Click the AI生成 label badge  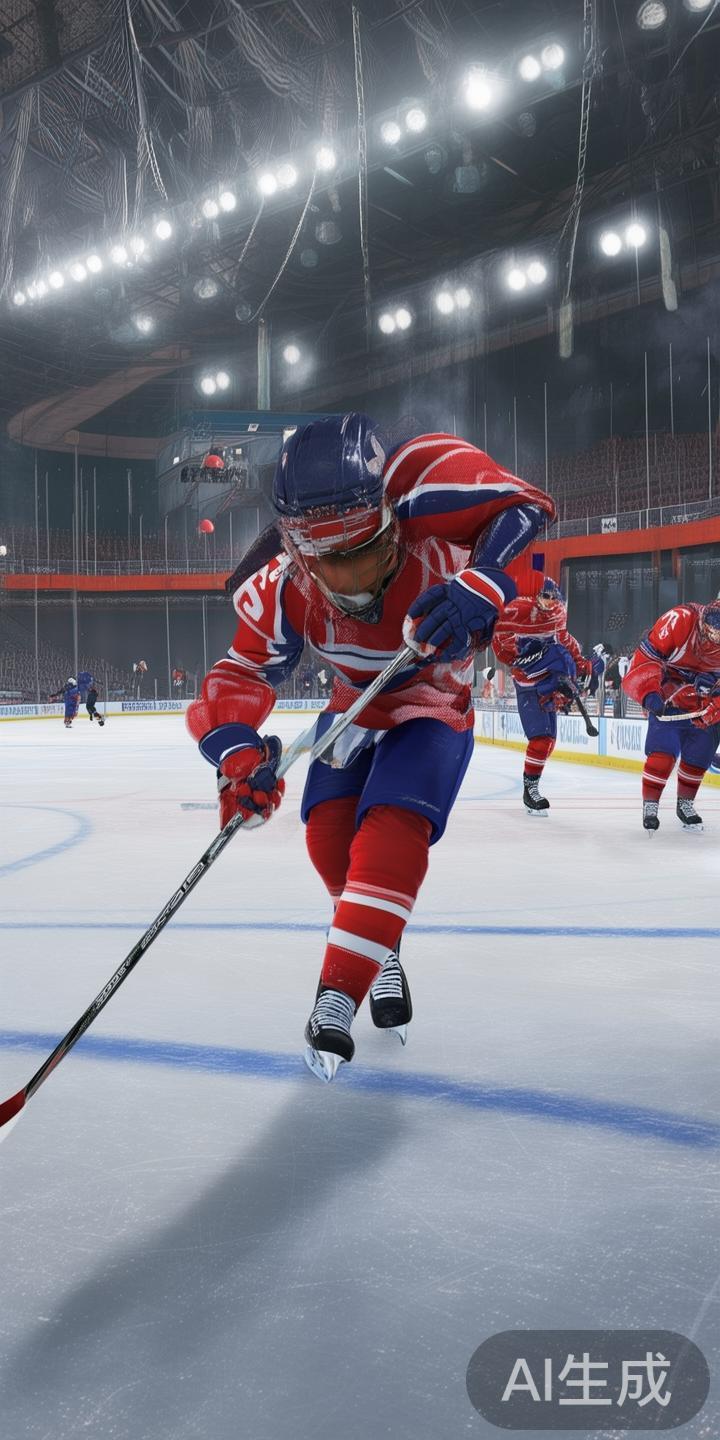pyautogui.click(x=587, y=1380)
